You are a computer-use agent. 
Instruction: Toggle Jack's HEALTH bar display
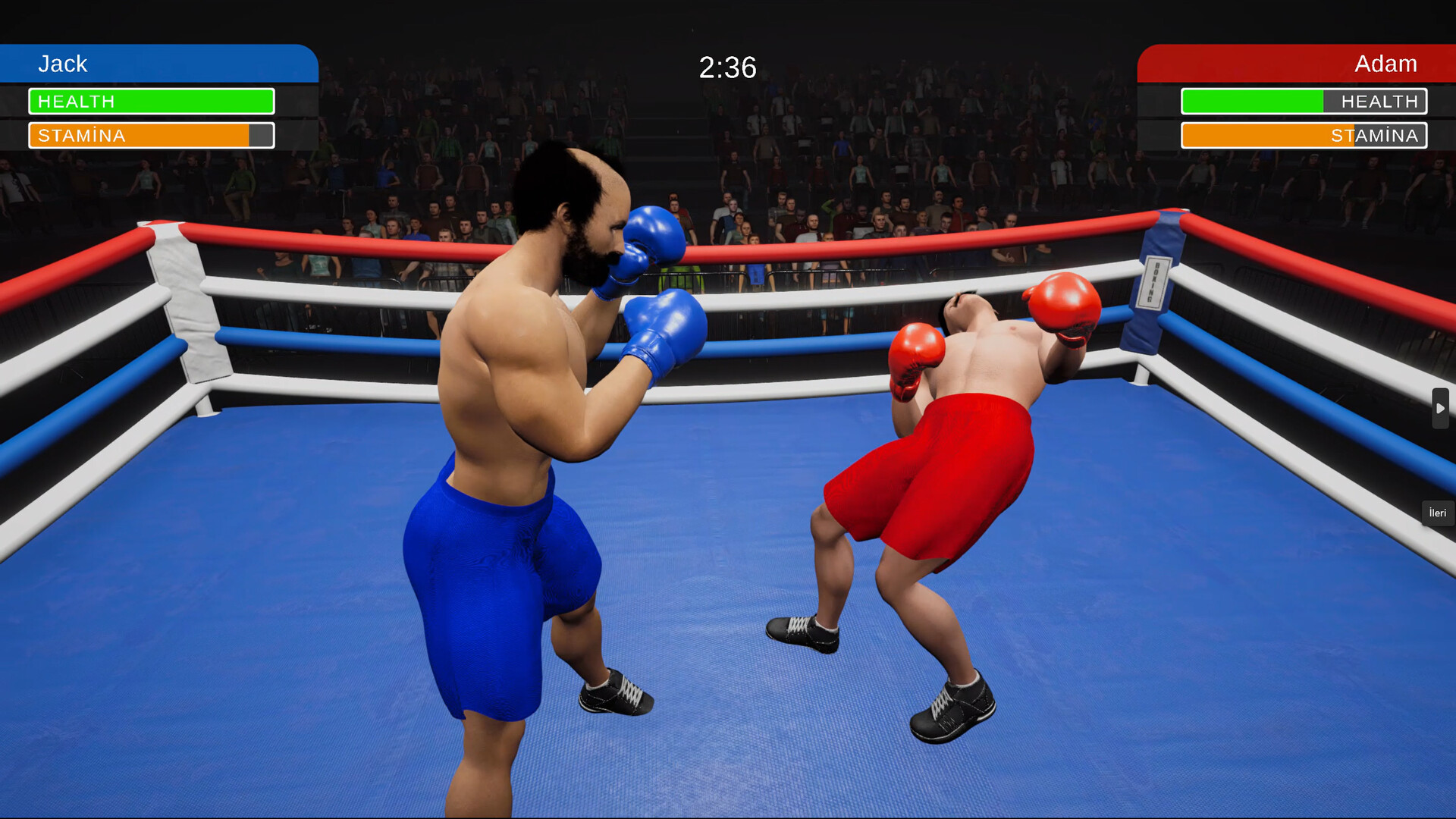click(x=151, y=101)
